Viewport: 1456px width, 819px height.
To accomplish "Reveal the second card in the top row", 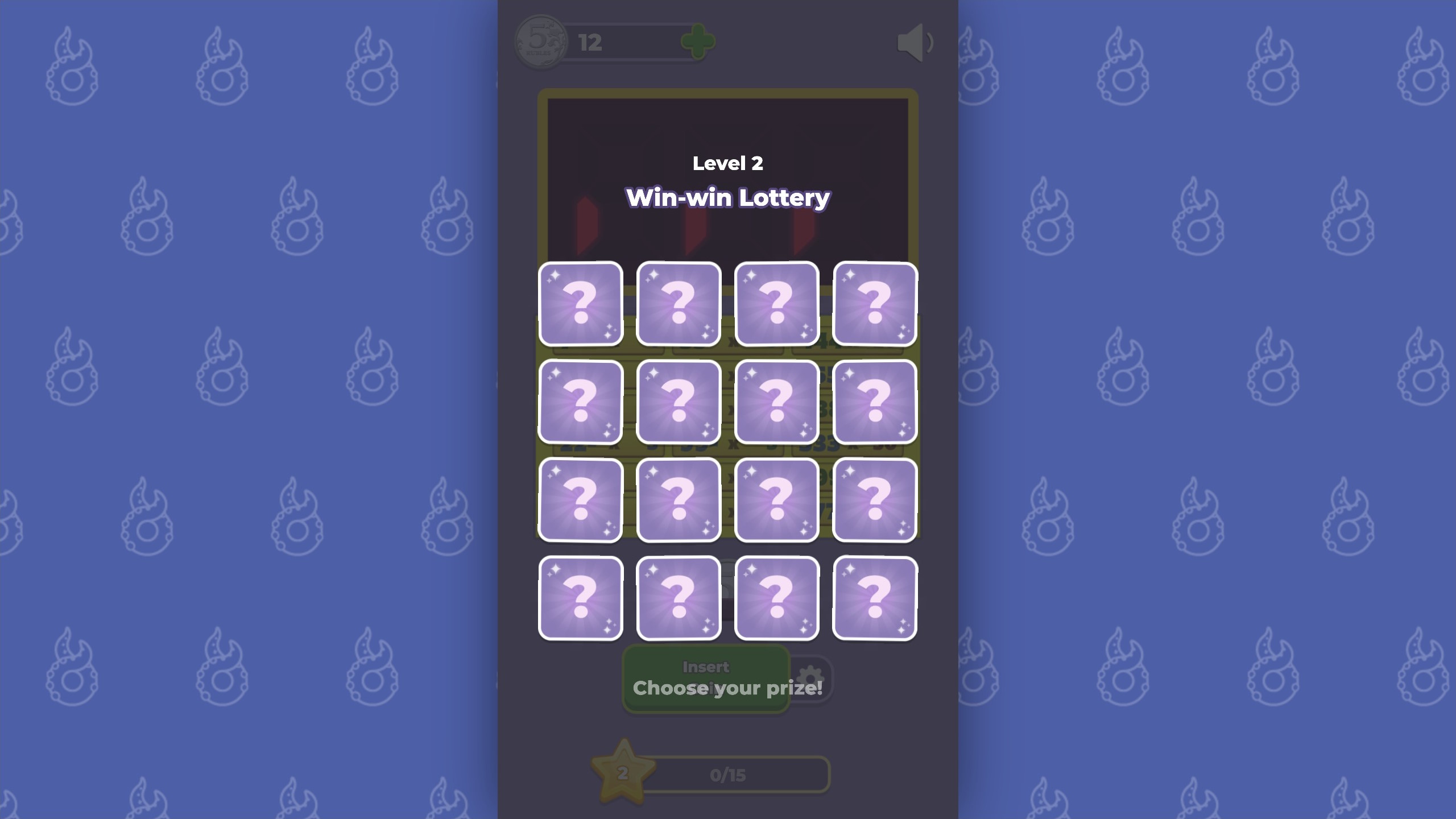I will (x=679, y=305).
